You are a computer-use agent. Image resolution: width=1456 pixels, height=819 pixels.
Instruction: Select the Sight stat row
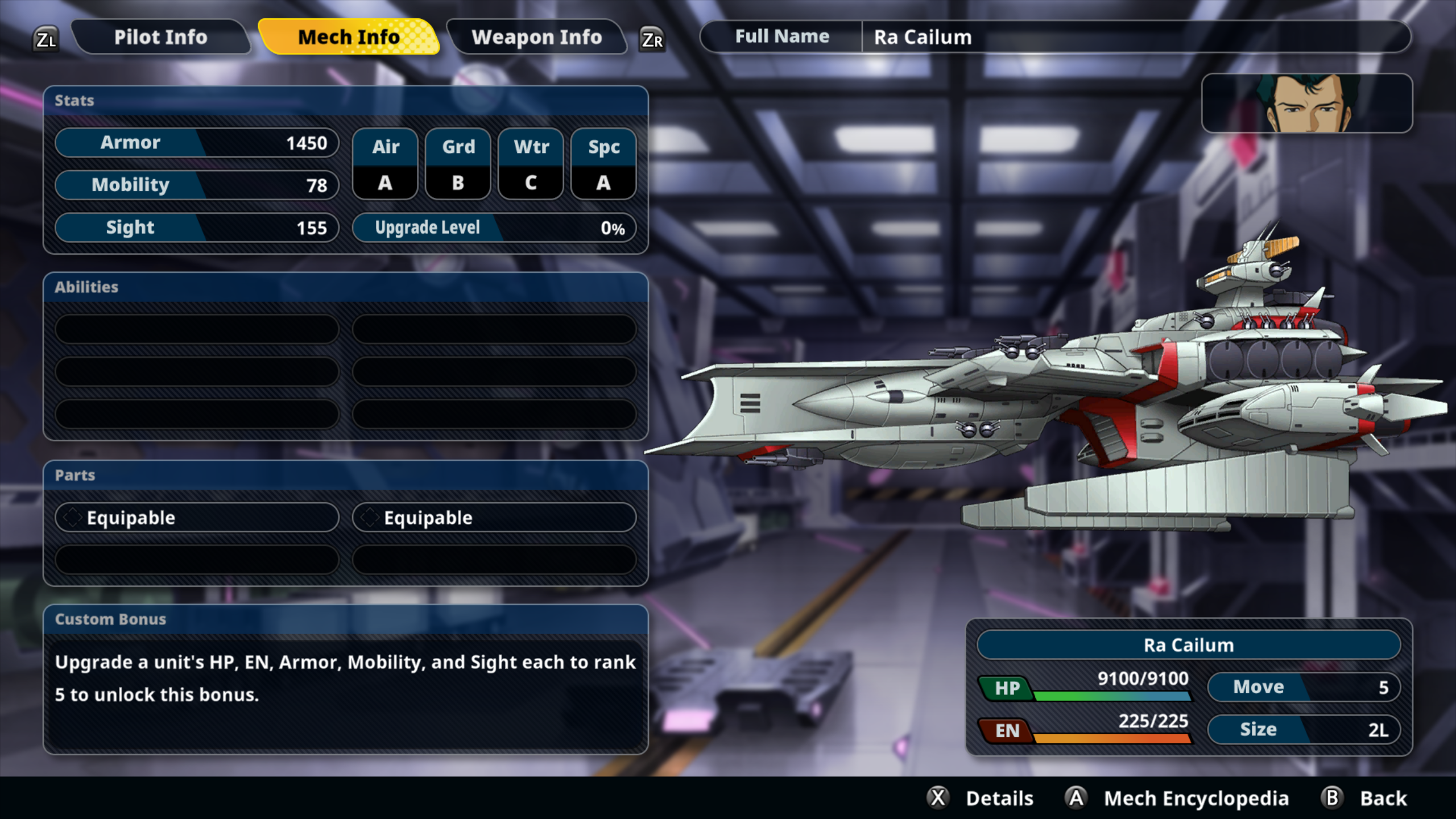click(197, 227)
